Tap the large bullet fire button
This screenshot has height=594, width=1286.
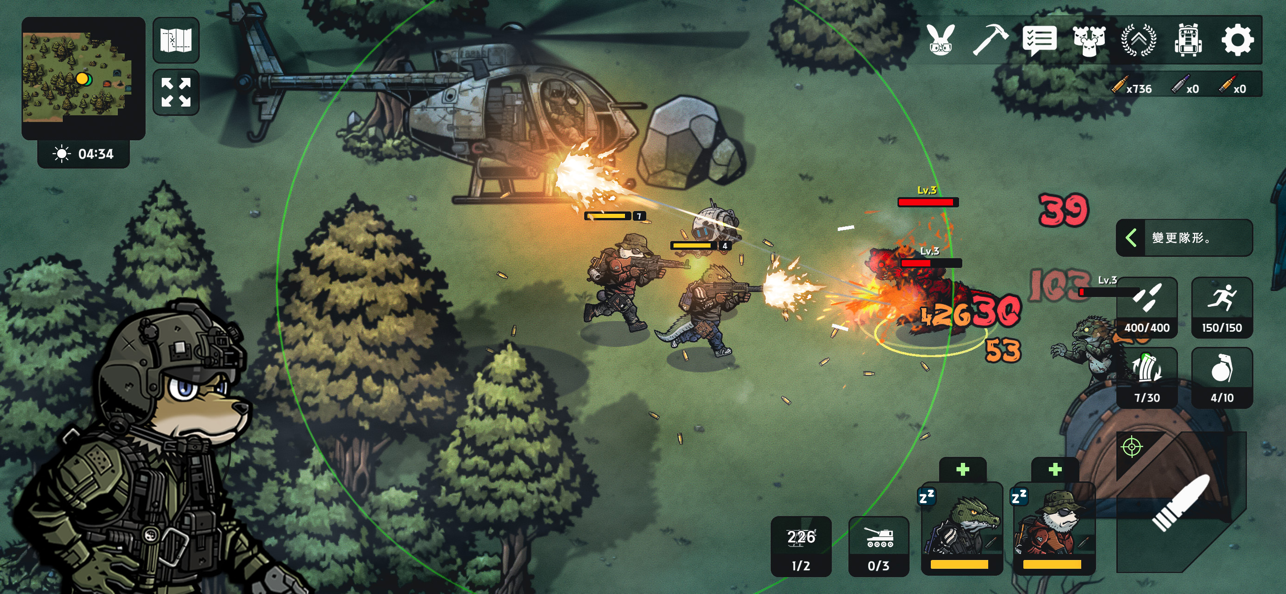coord(1182,503)
